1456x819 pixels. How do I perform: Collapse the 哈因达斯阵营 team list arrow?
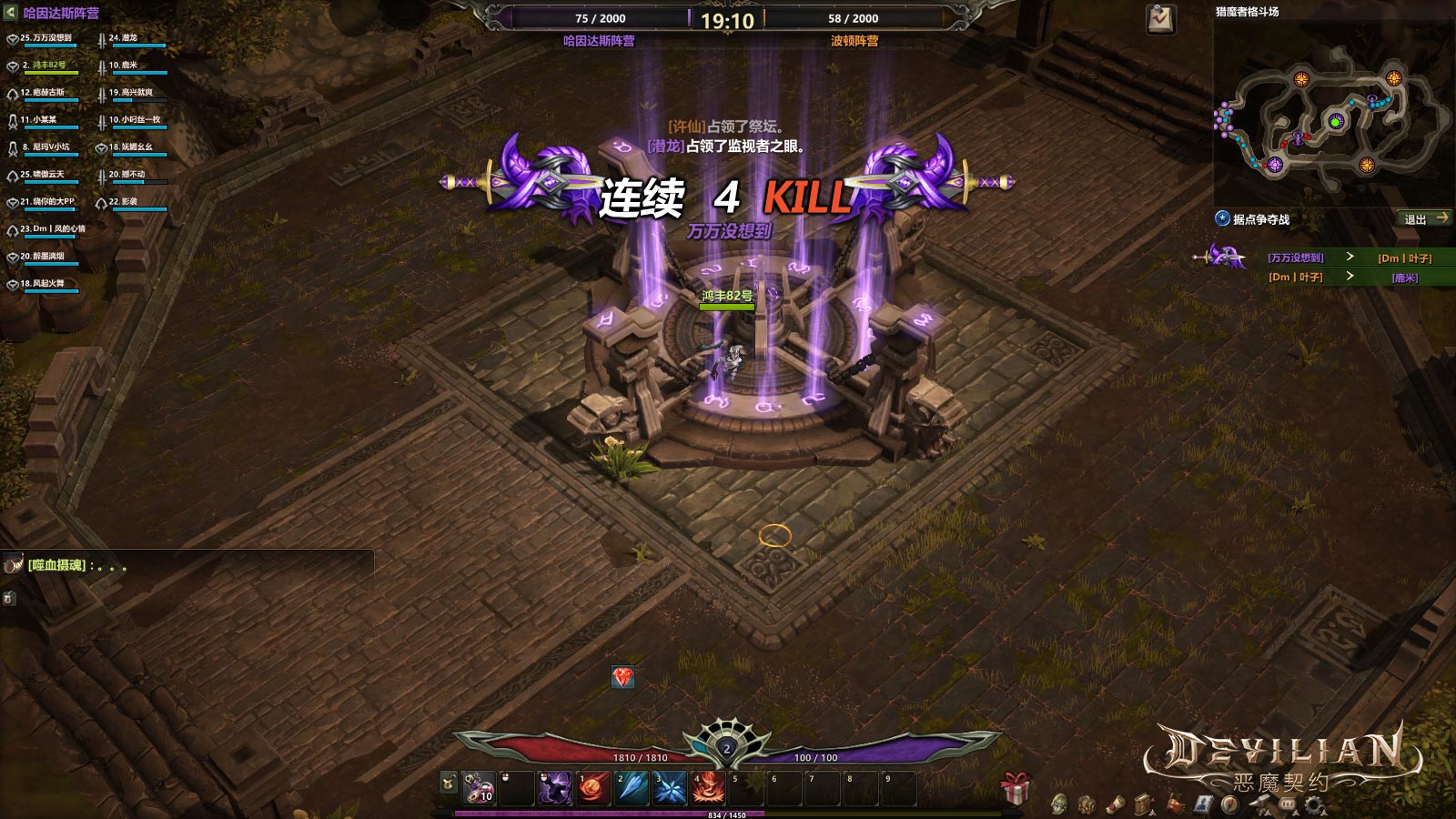click(10, 13)
